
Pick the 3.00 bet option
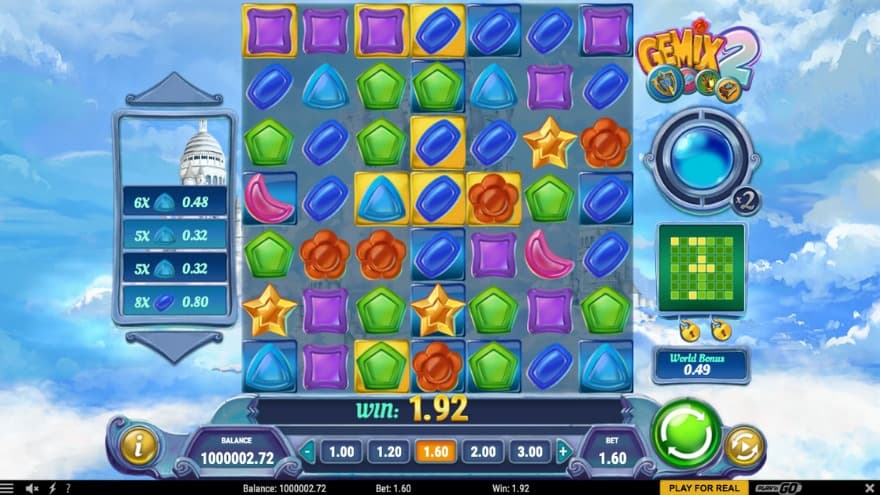(529, 452)
